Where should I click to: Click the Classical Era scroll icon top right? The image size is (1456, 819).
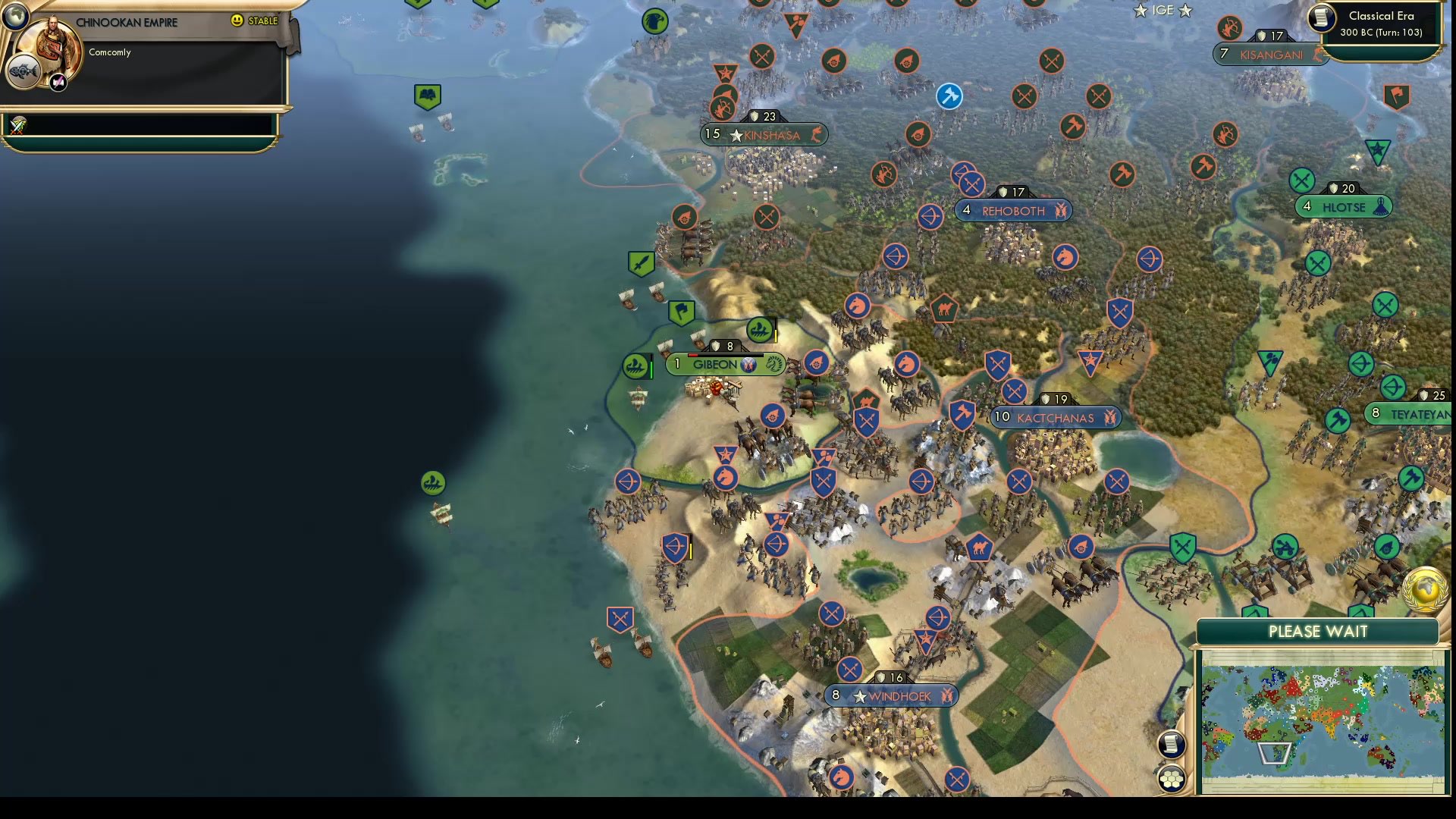pos(1320,19)
